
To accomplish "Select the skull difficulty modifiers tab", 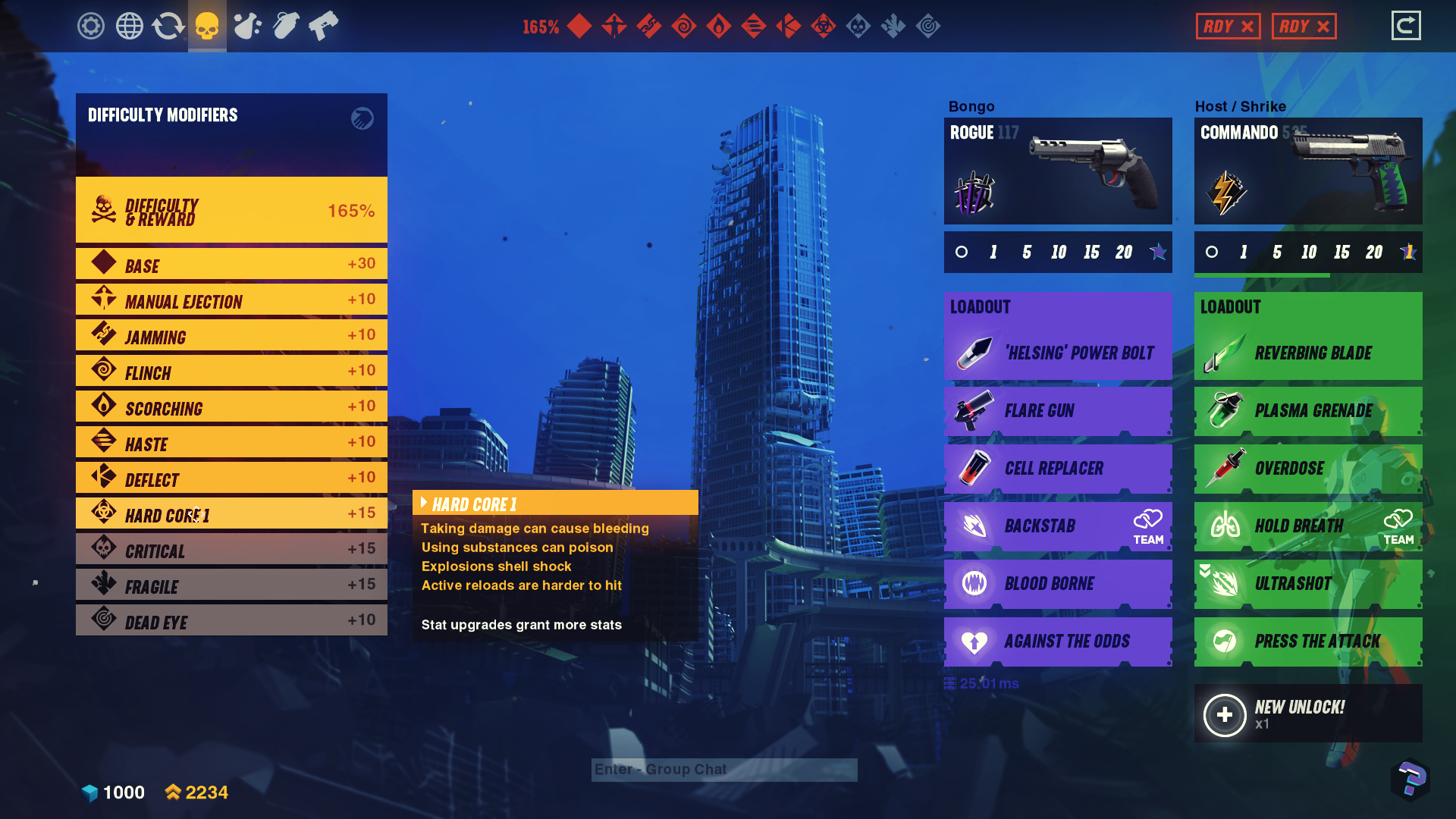I will [x=207, y=26].
